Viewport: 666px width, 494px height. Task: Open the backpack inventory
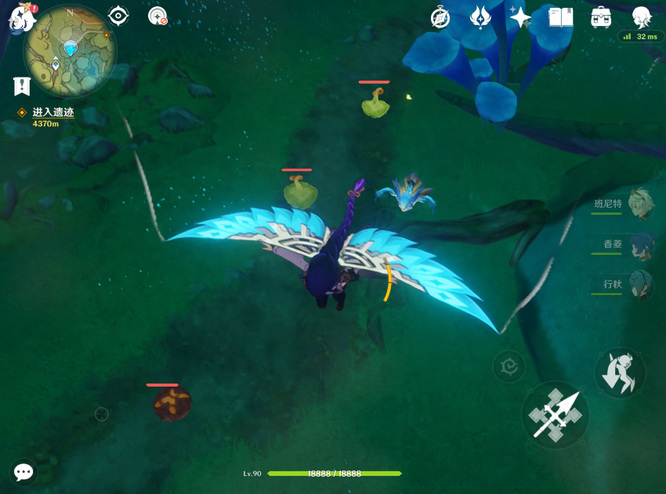coord(601,17)
